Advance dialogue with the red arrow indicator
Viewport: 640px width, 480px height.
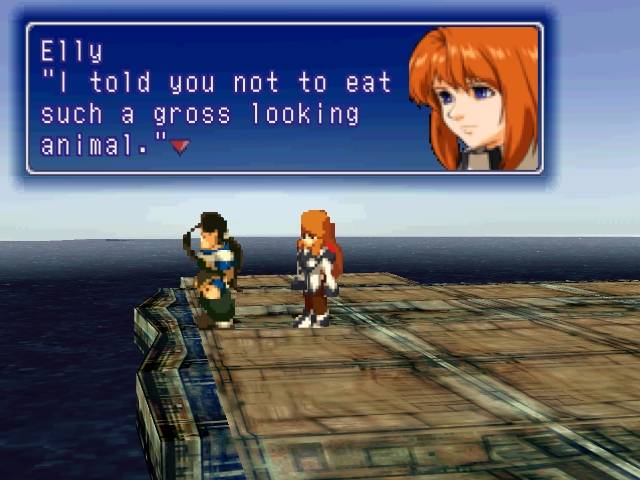pyautogui.click(x=180, y=147)
